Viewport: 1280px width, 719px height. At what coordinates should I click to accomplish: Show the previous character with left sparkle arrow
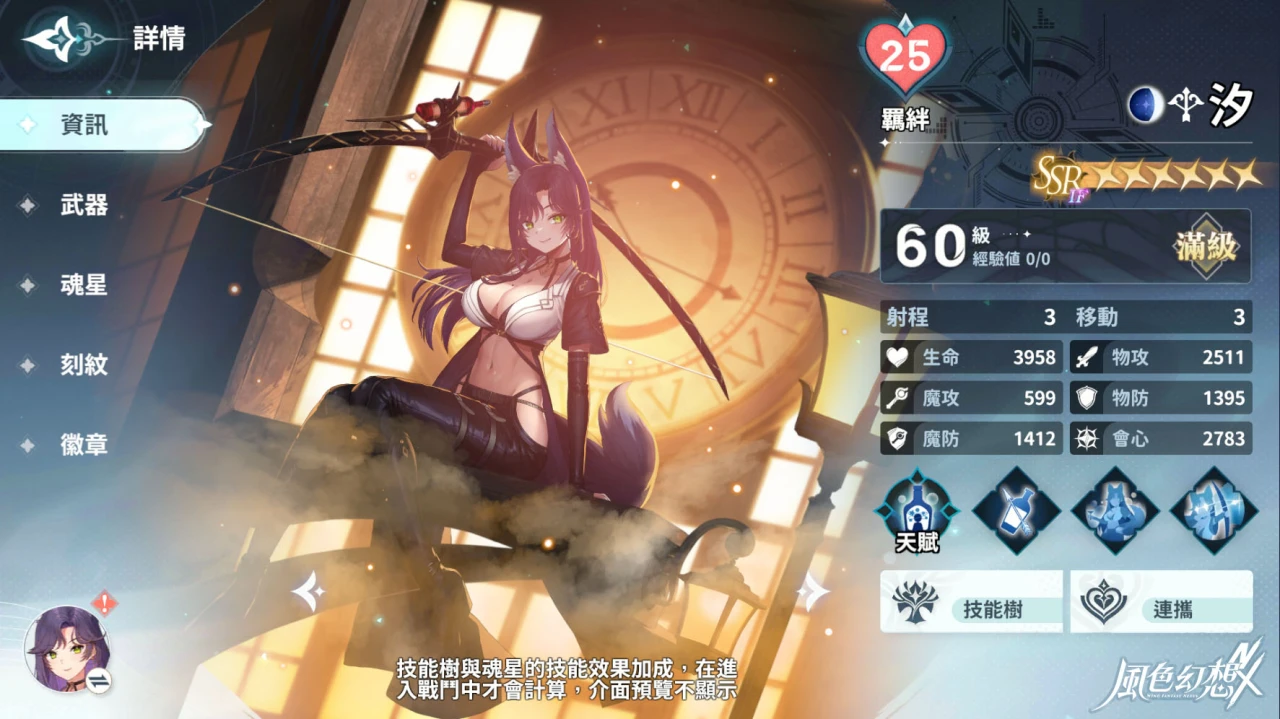pyautogui.click(x=308, y=593)
